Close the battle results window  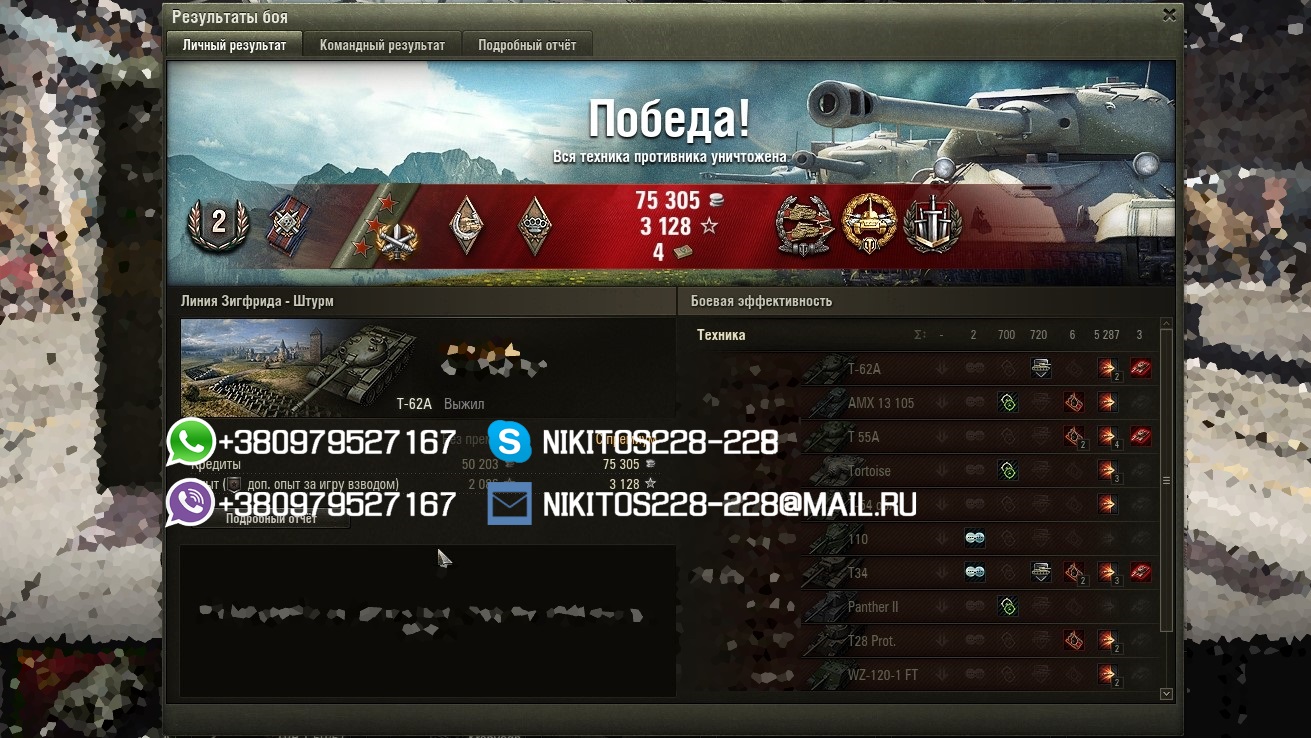[1169, 15]
